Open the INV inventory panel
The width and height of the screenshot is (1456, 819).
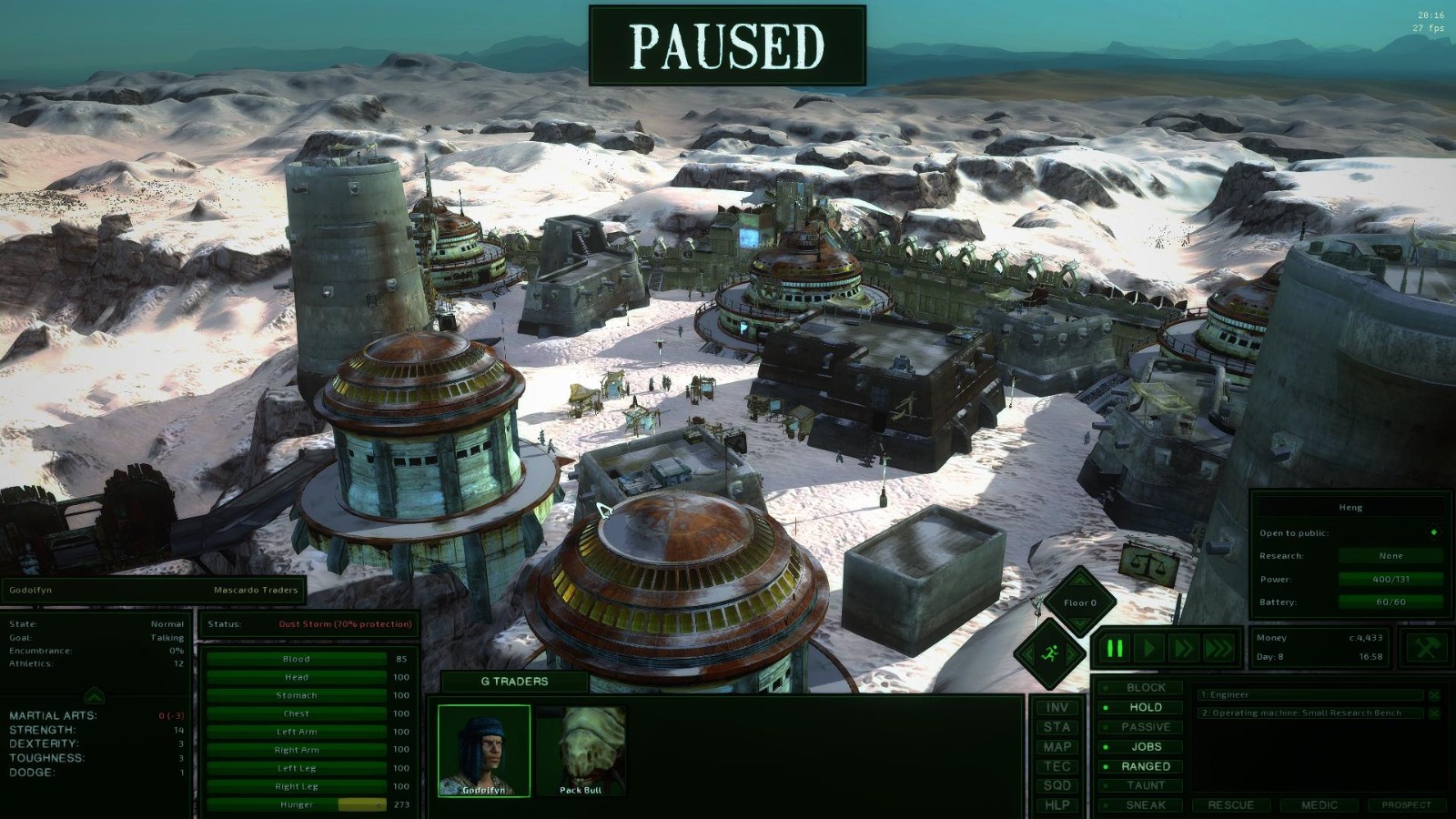(1057, 708)
